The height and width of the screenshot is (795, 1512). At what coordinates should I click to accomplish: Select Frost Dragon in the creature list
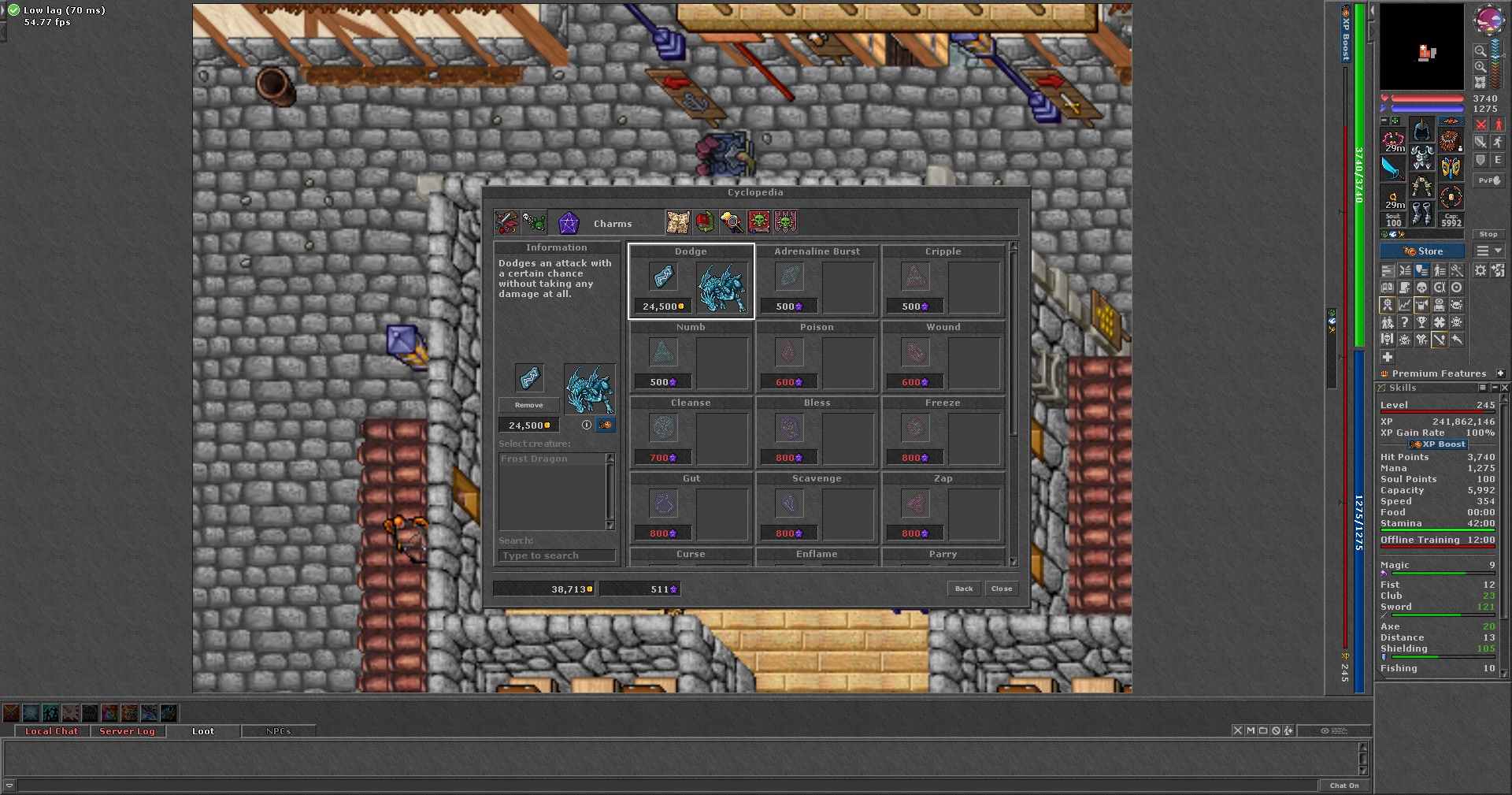(x=535, y=459)
